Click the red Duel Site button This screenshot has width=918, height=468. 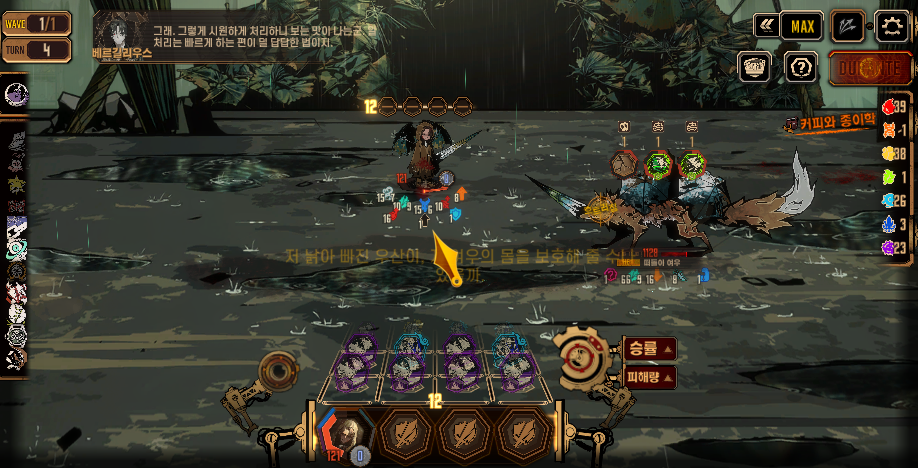857,68
